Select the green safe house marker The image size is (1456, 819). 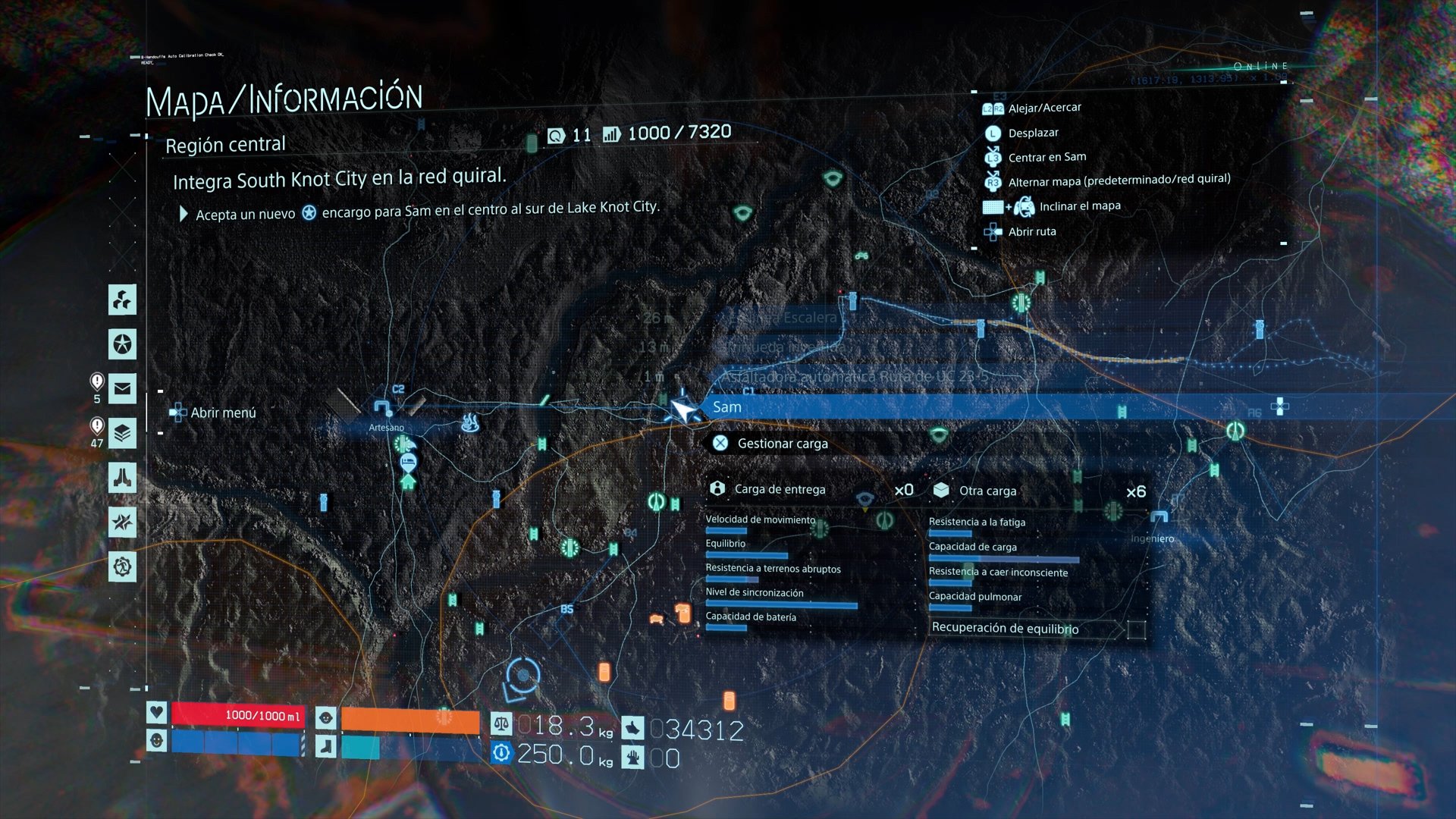pos(408,481)
